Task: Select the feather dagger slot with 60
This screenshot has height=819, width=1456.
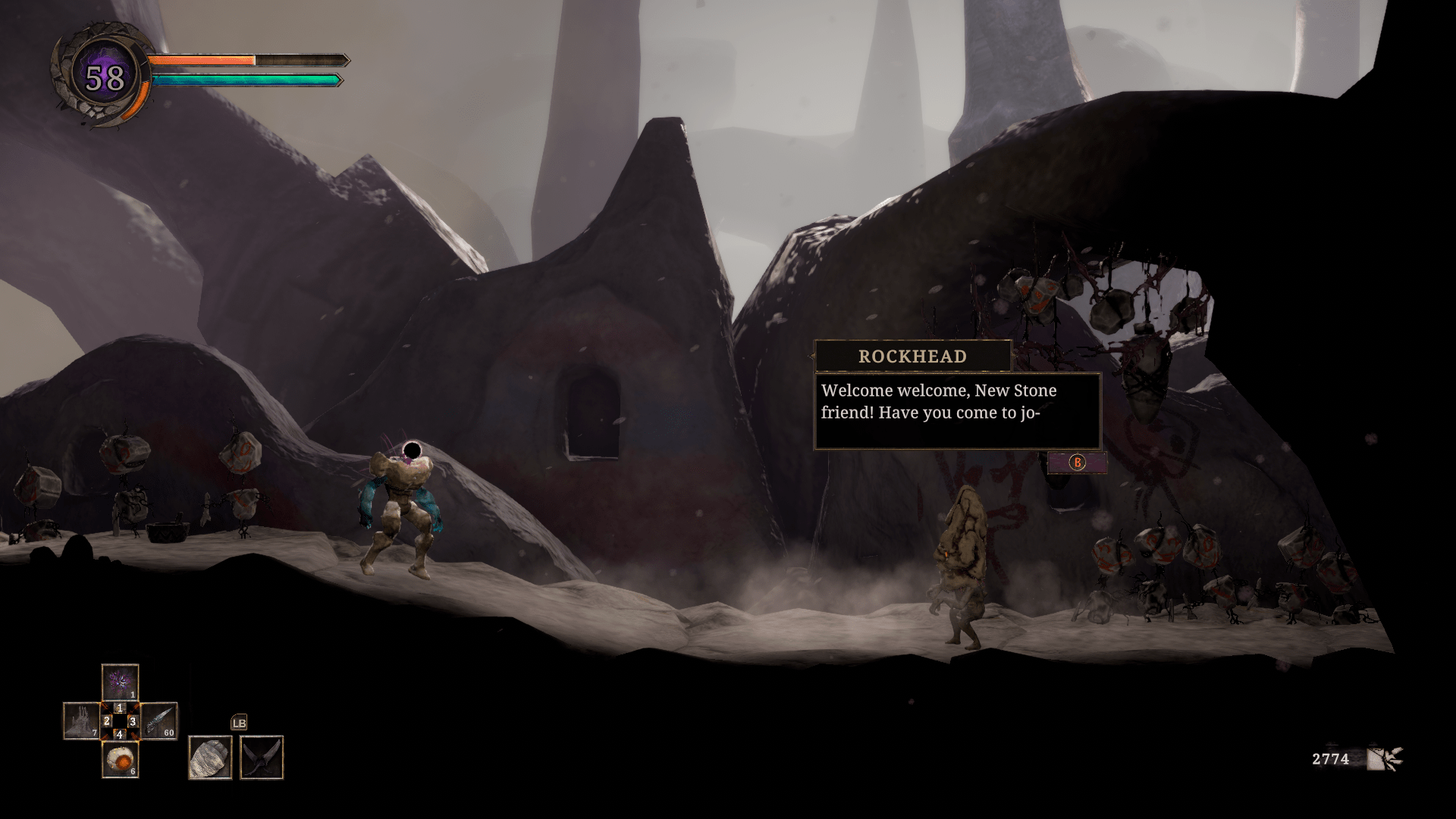Action: (x=158, y=720)
